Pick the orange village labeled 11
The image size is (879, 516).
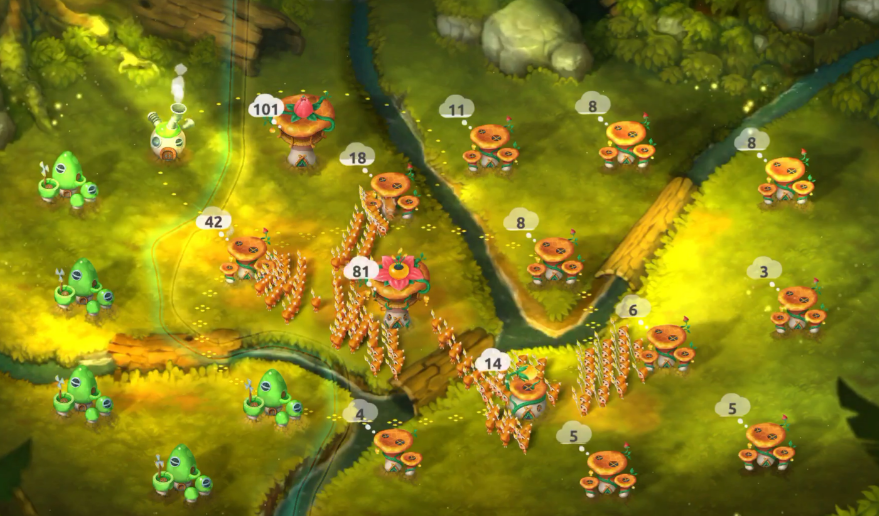point(490,146)
